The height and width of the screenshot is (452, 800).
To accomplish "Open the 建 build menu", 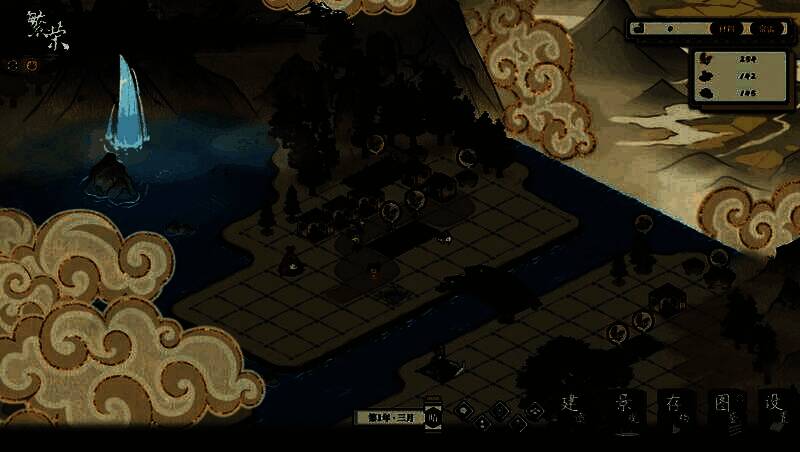I will click(x=571, y=408).
